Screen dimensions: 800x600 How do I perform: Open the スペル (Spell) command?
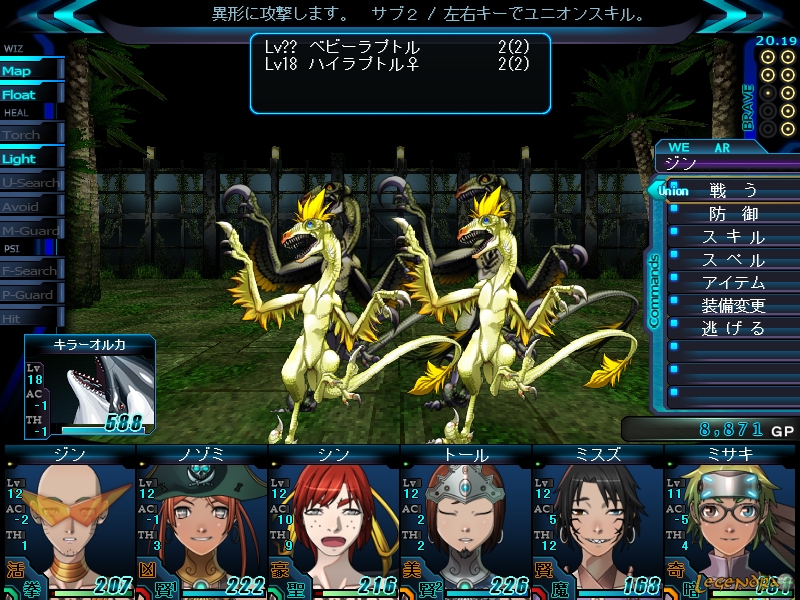click(x=734, y=260)
